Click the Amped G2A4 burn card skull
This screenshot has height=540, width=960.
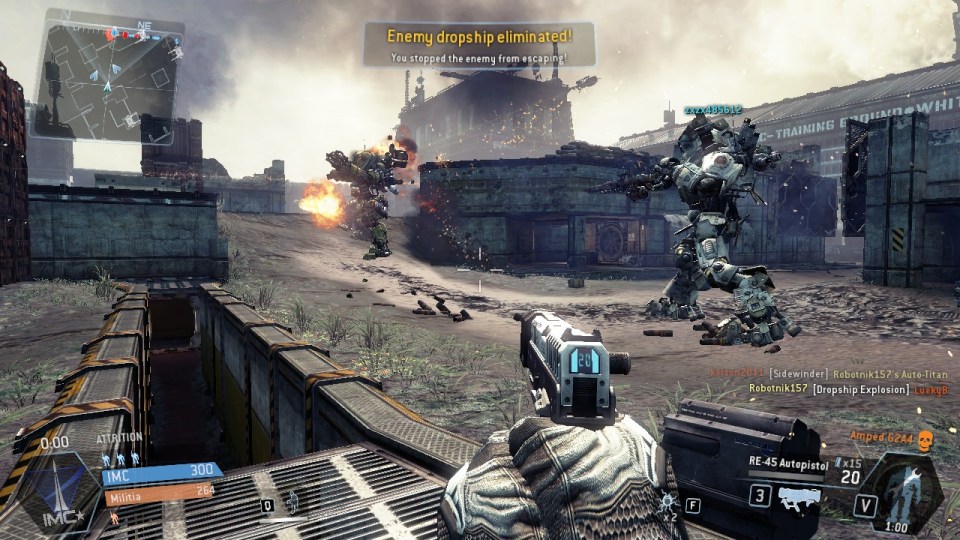pyautogui.click(x=925, y=440)
